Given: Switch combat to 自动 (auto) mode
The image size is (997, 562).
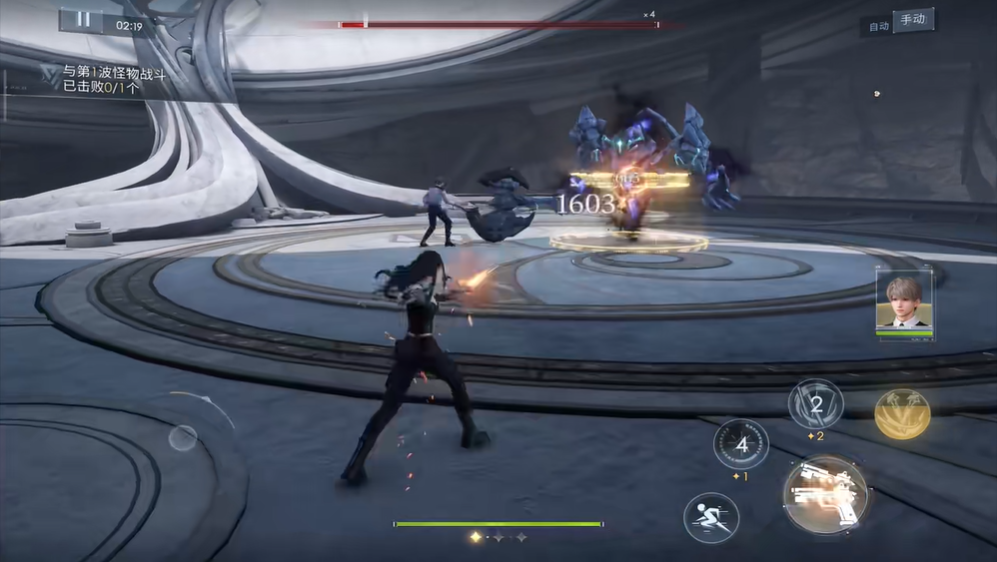Looking at the screenshot, I should (x=878, y=25).
